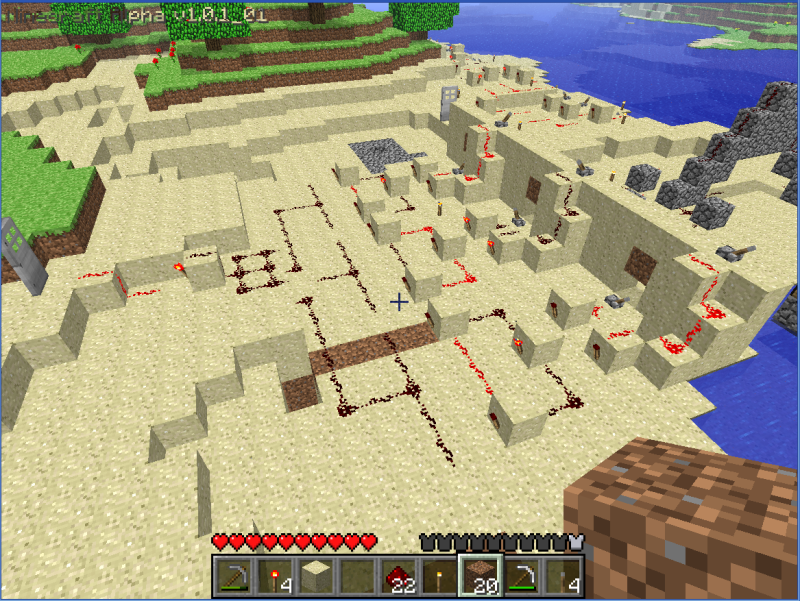The width and height of the screenshot is (800, 601).
Task: Select the redstone dust stack of 22
Action: [396, 577]
